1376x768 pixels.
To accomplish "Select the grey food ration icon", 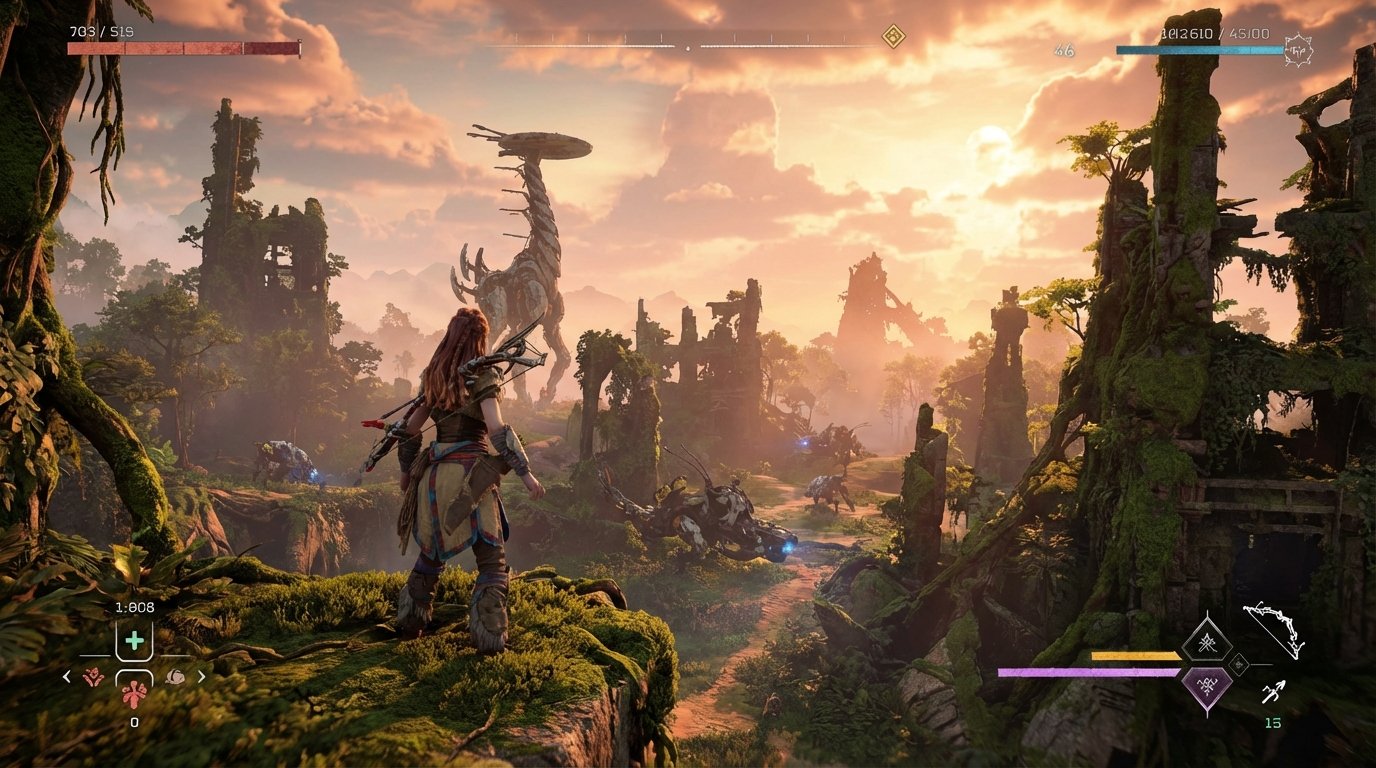I will coord(175,676).
